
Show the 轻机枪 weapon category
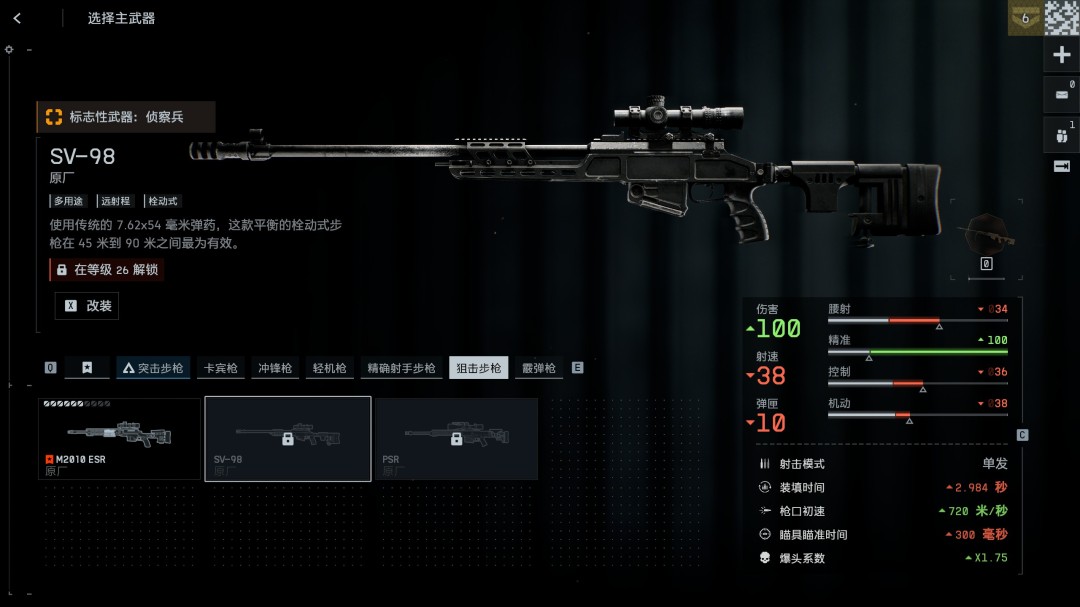(328, 368)
